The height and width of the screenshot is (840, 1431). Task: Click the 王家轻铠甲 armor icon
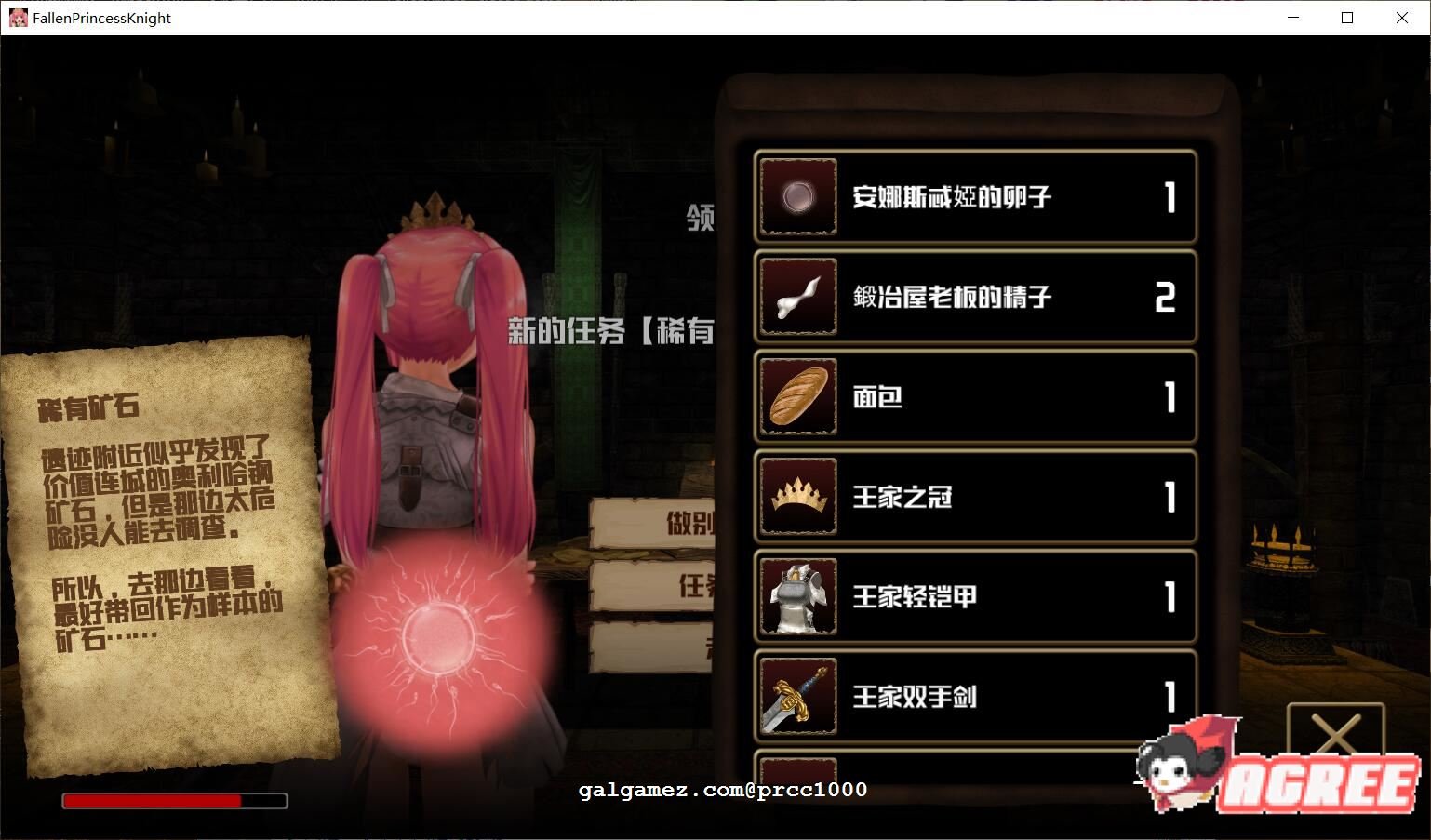[x=797, y=597]
